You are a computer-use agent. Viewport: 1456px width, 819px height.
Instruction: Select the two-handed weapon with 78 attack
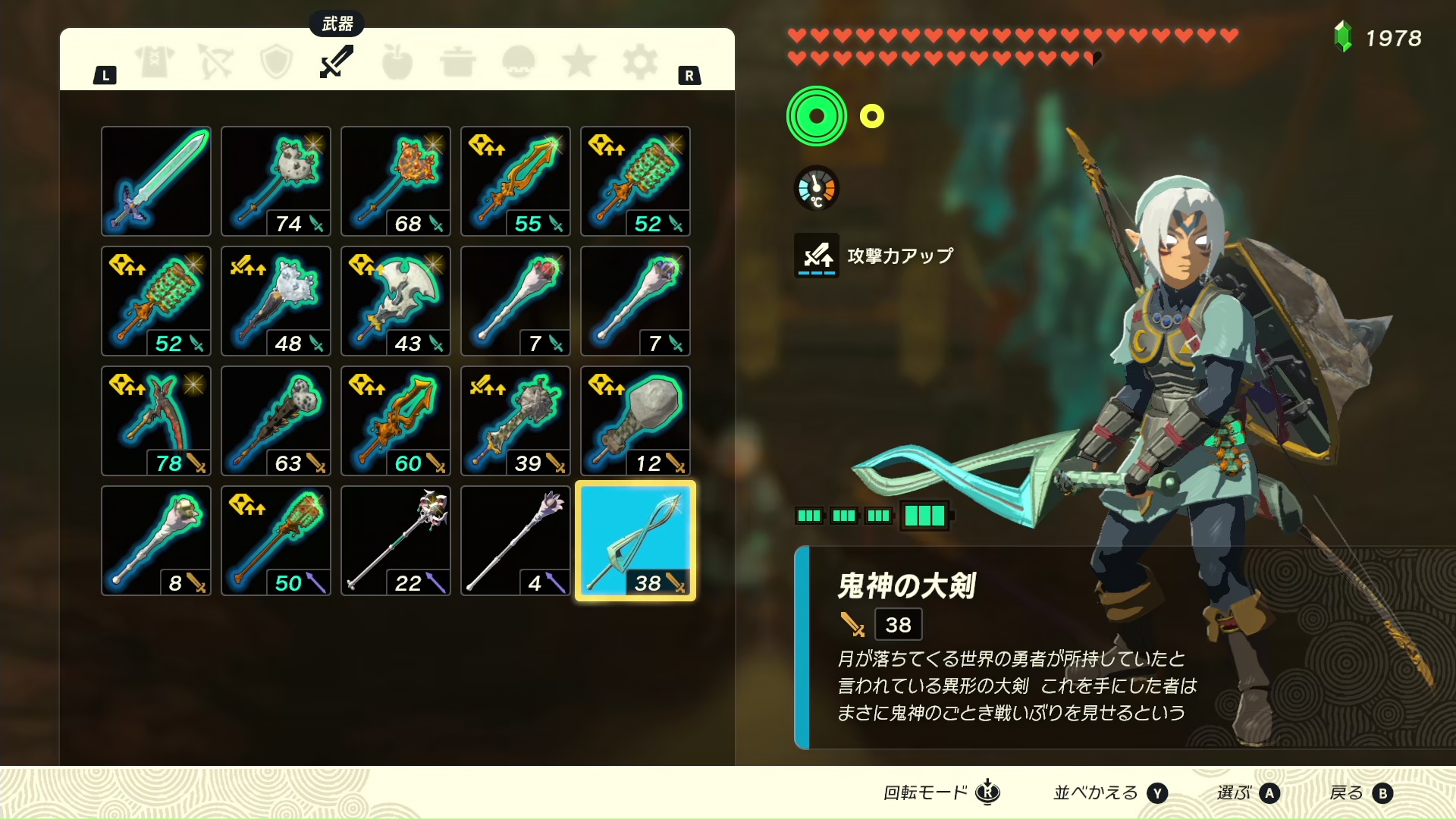tap(156, 421)
